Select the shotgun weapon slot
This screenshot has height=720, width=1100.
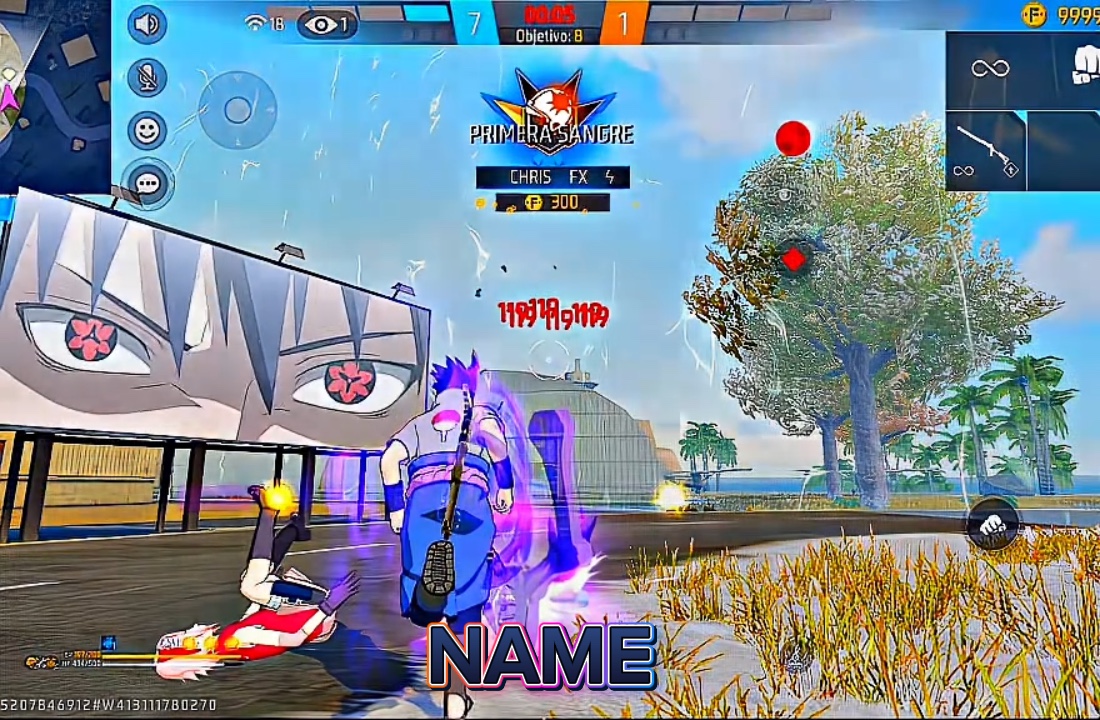pyautogui.click(x=986, y=151)
